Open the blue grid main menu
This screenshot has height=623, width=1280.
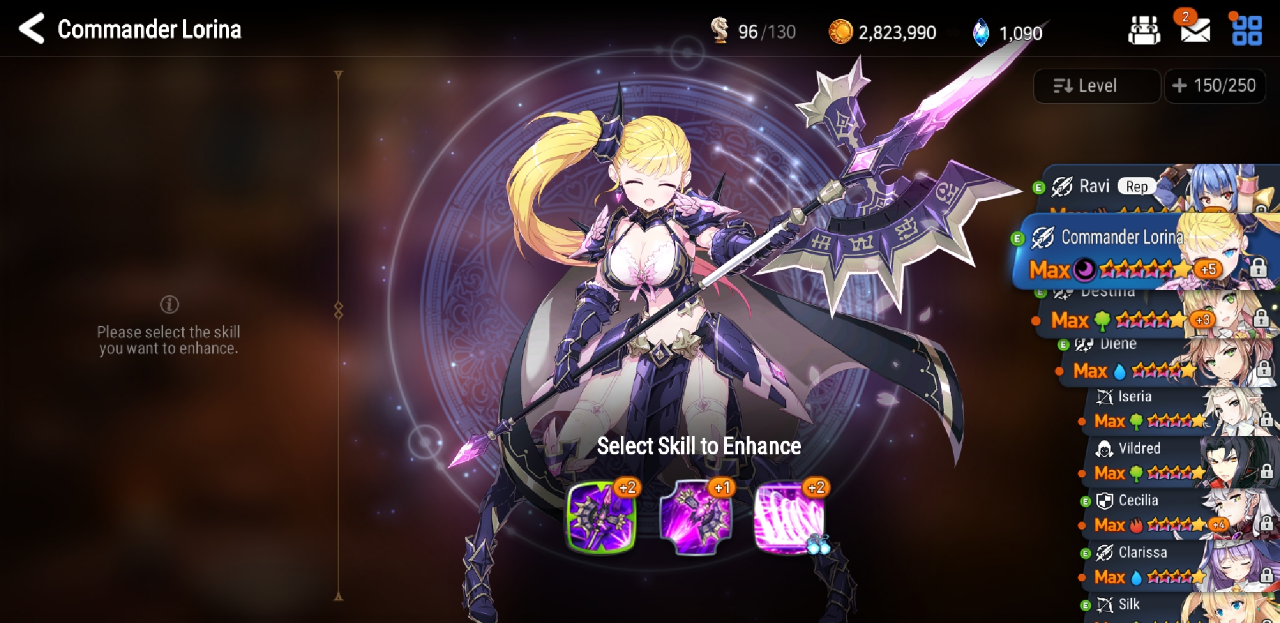click(x=1247, y=30)
